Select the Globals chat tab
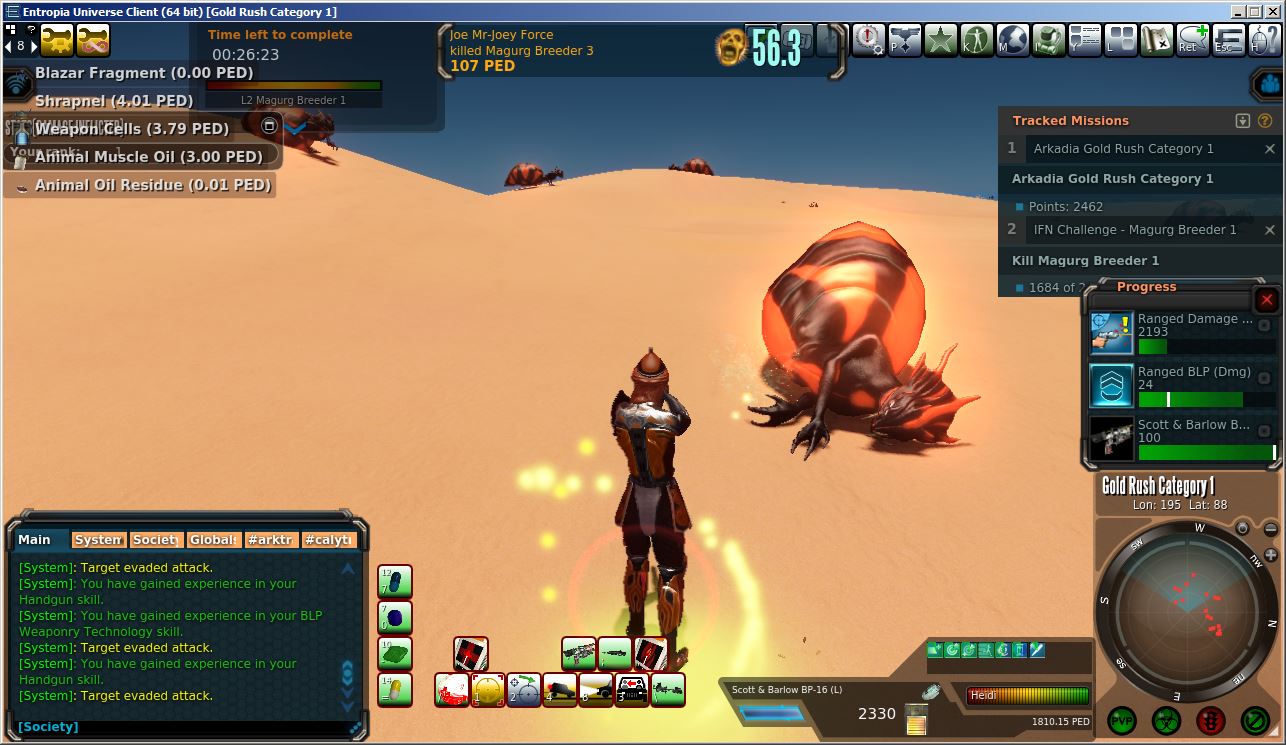 pyautogui.click(x=213, y=540)
